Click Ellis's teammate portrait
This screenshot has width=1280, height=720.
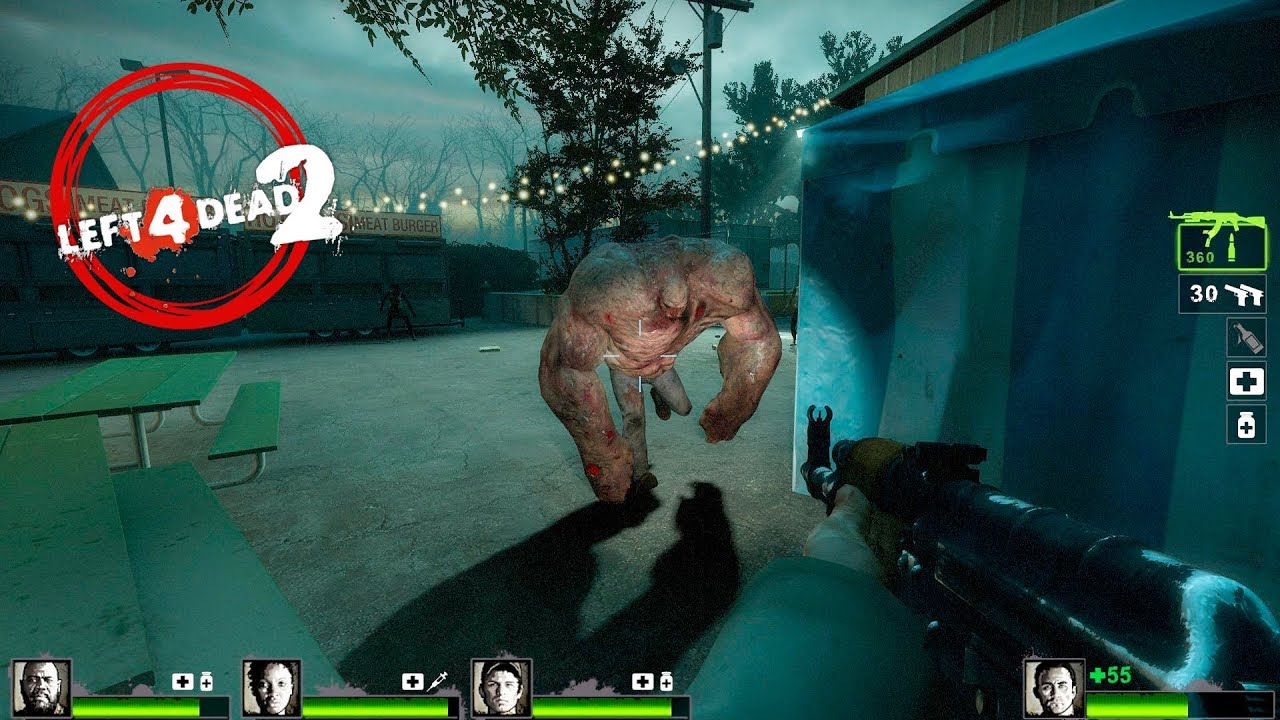coord(501,687)
